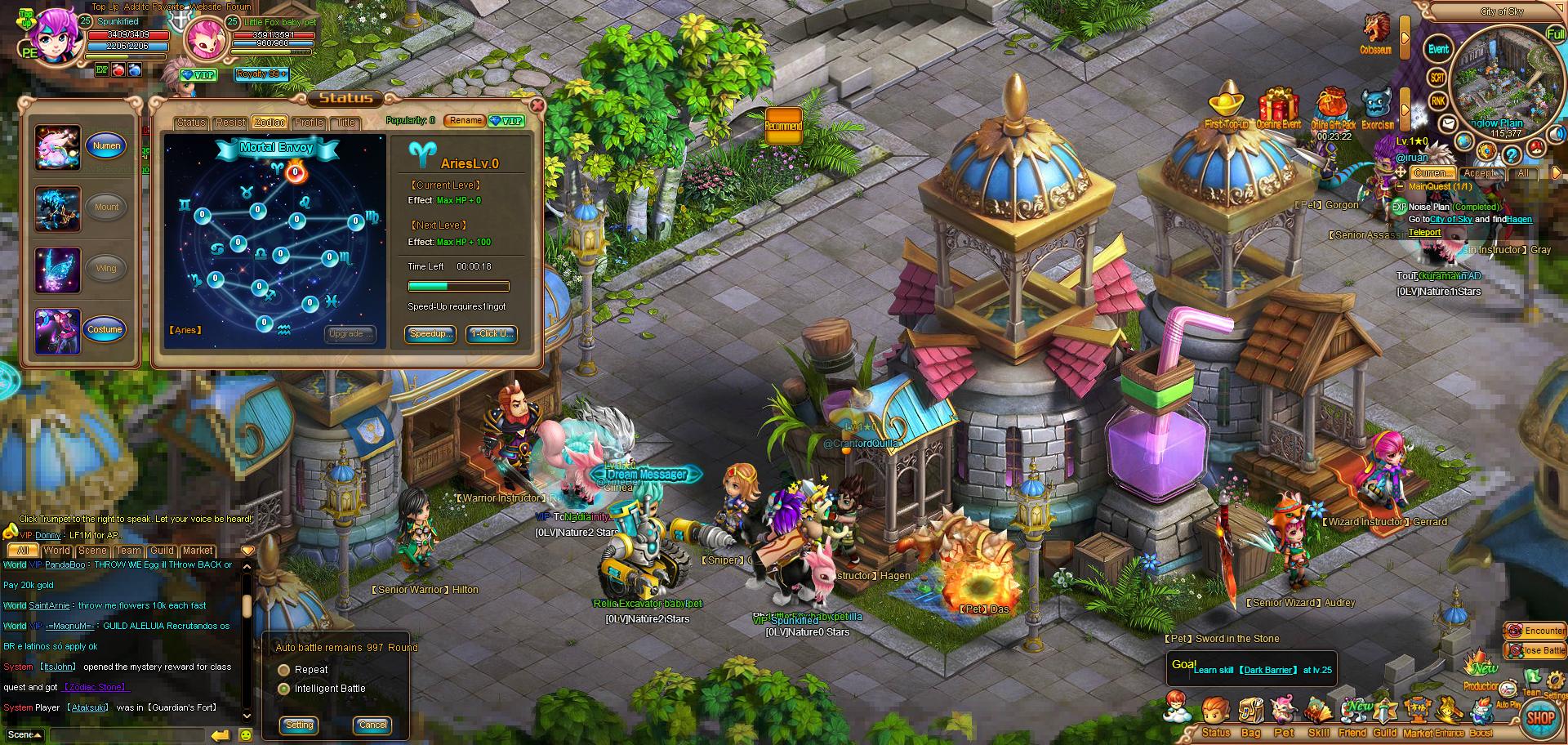Image resolution: width=1568 pixels, height=745 pixels.
Task: Enter the SHOP
Action: 1540,717
